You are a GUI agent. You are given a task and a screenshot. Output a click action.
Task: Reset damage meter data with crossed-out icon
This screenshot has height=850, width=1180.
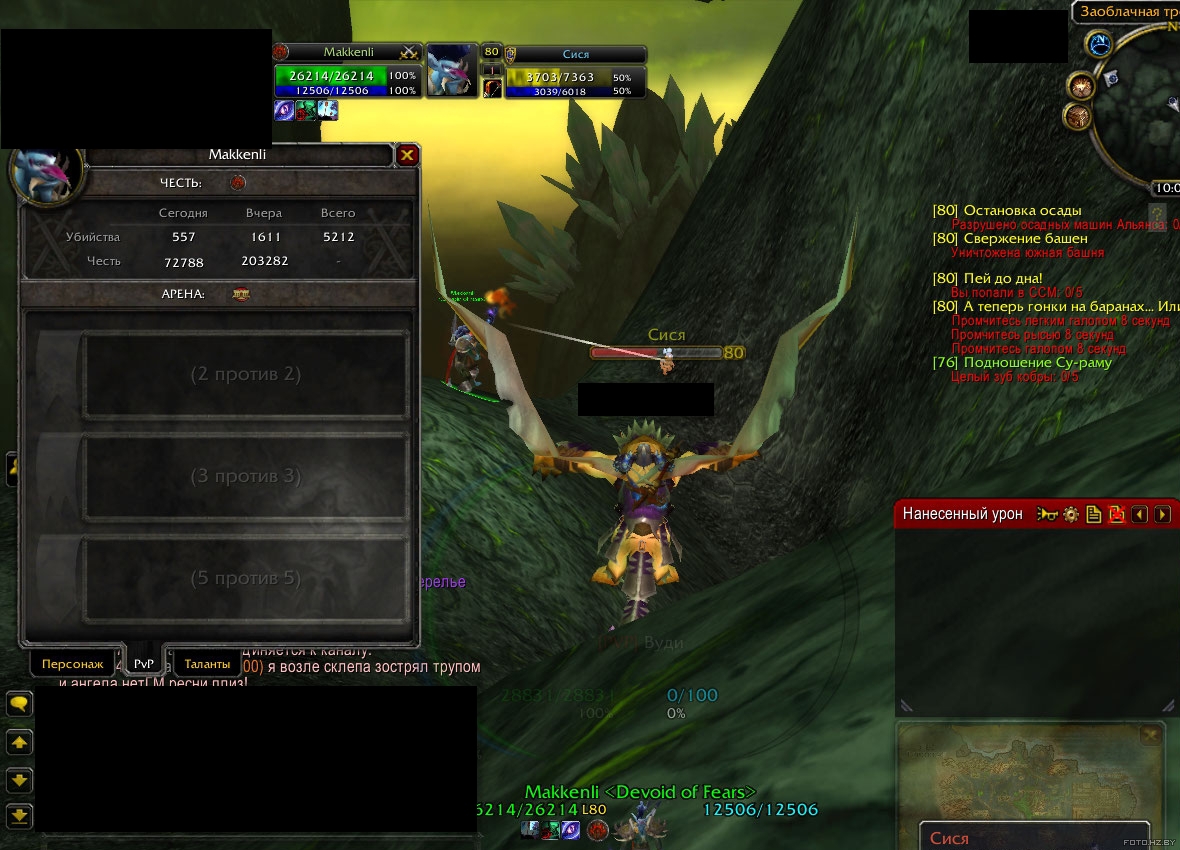pos(1116,514)
